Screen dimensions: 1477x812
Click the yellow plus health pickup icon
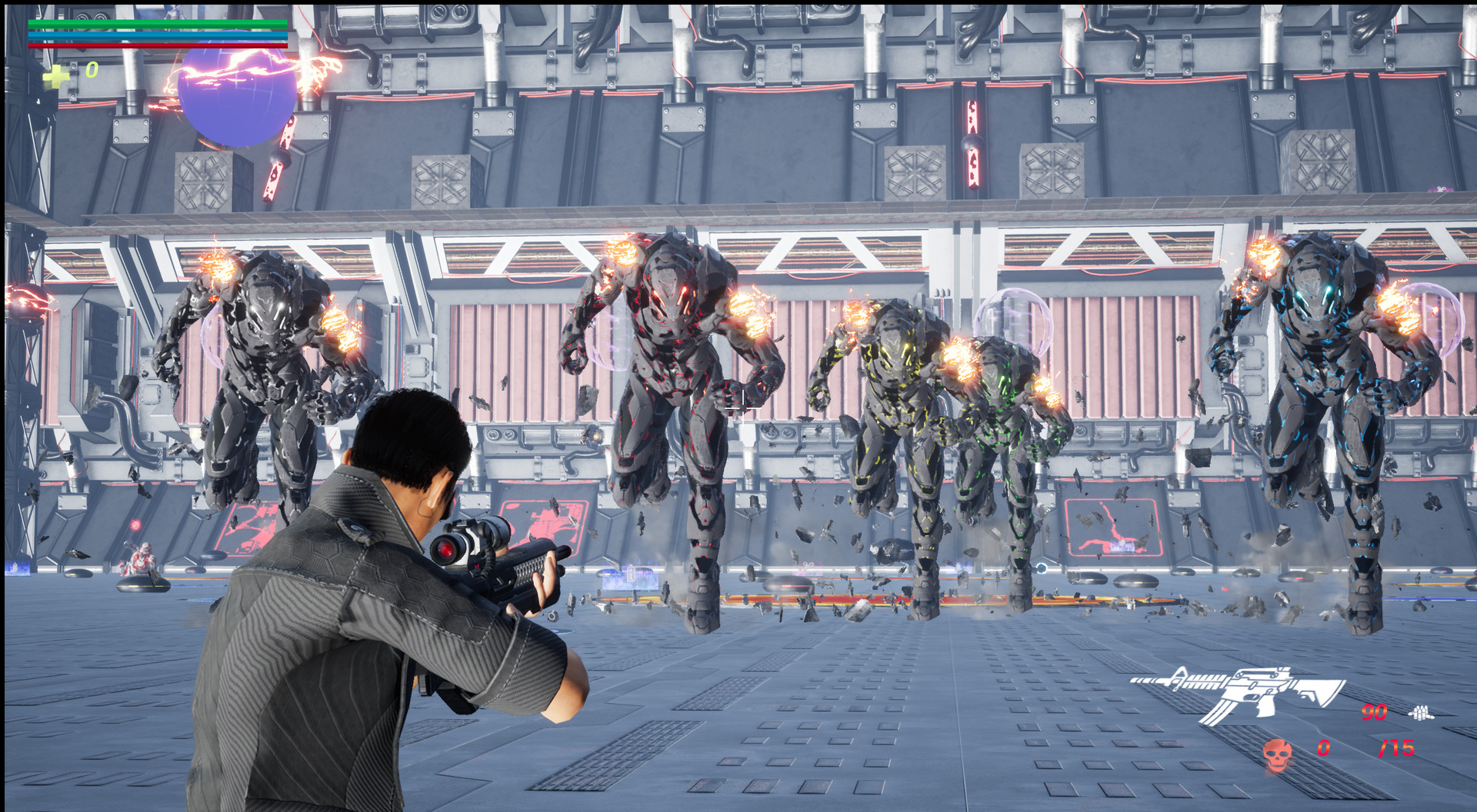[x=55, y=76]
